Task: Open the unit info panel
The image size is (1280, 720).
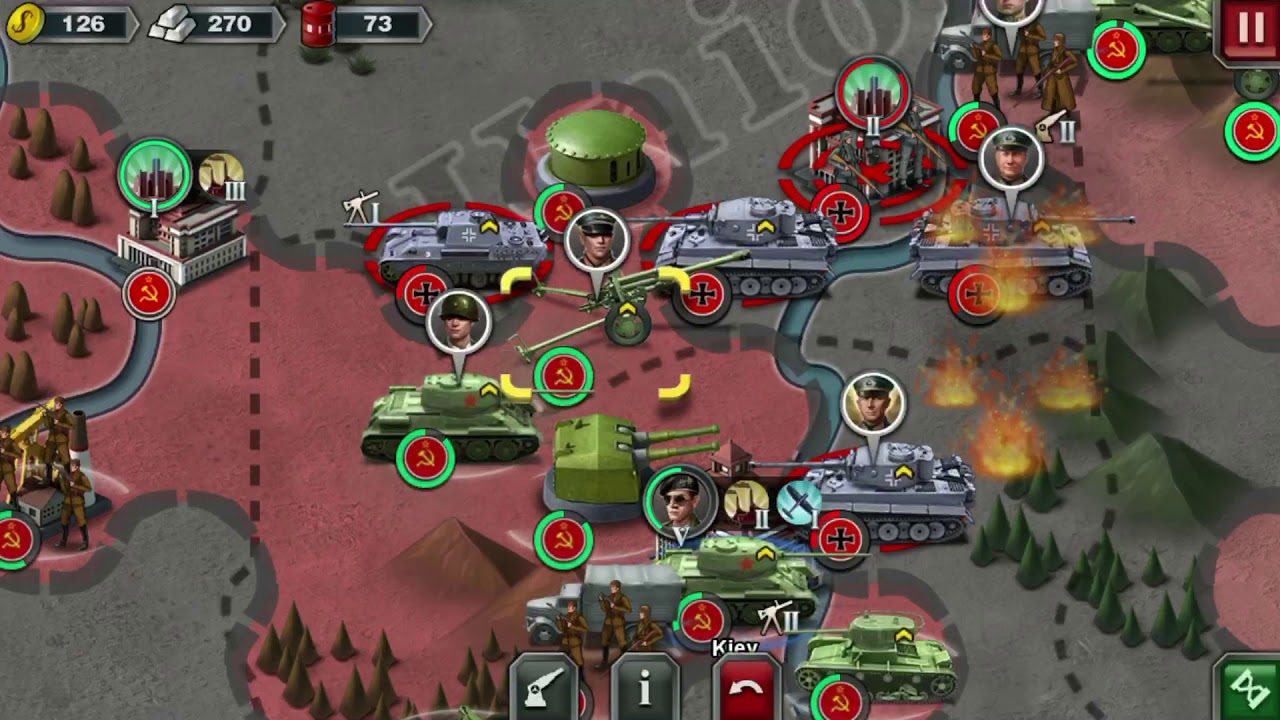Action: coord(645,689)
